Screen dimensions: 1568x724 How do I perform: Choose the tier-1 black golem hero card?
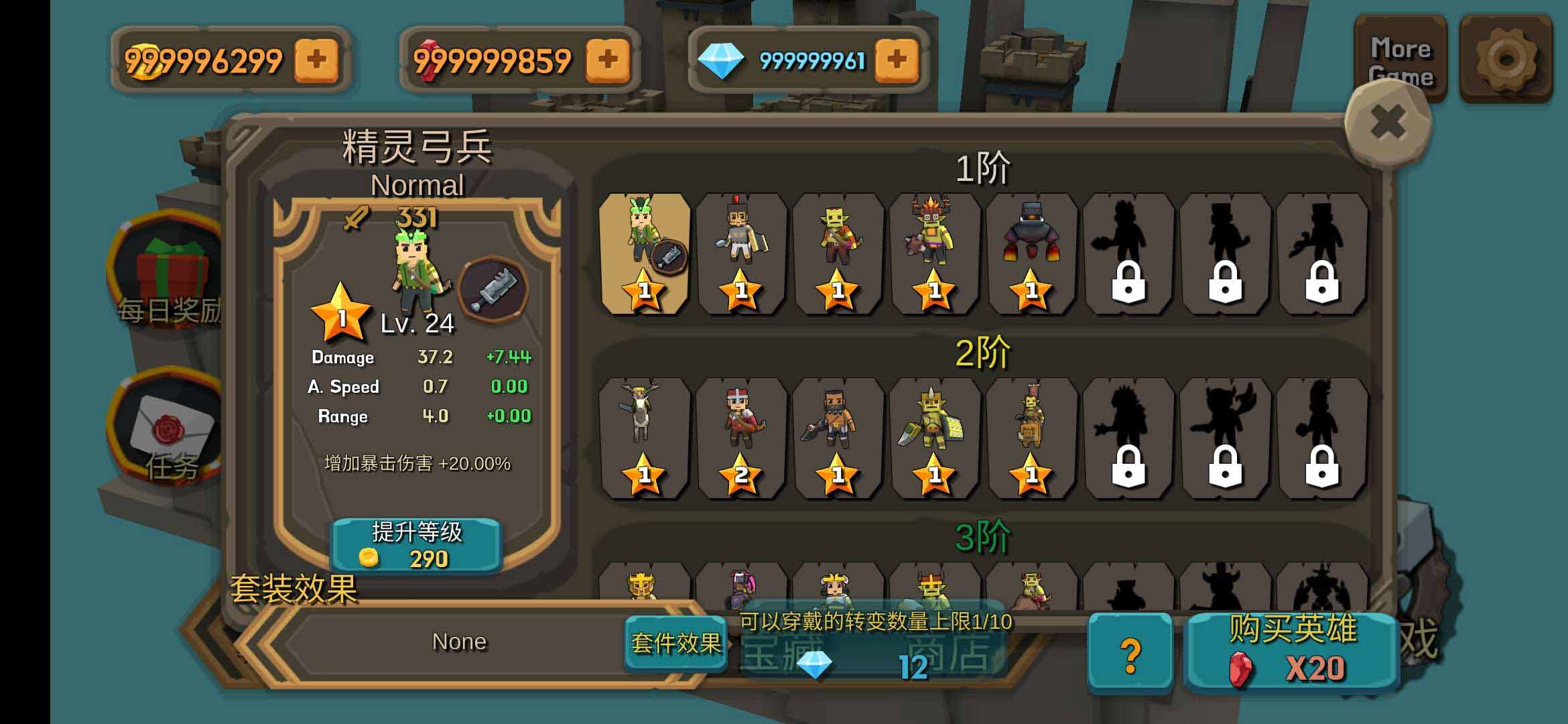tap(1031, 253)
